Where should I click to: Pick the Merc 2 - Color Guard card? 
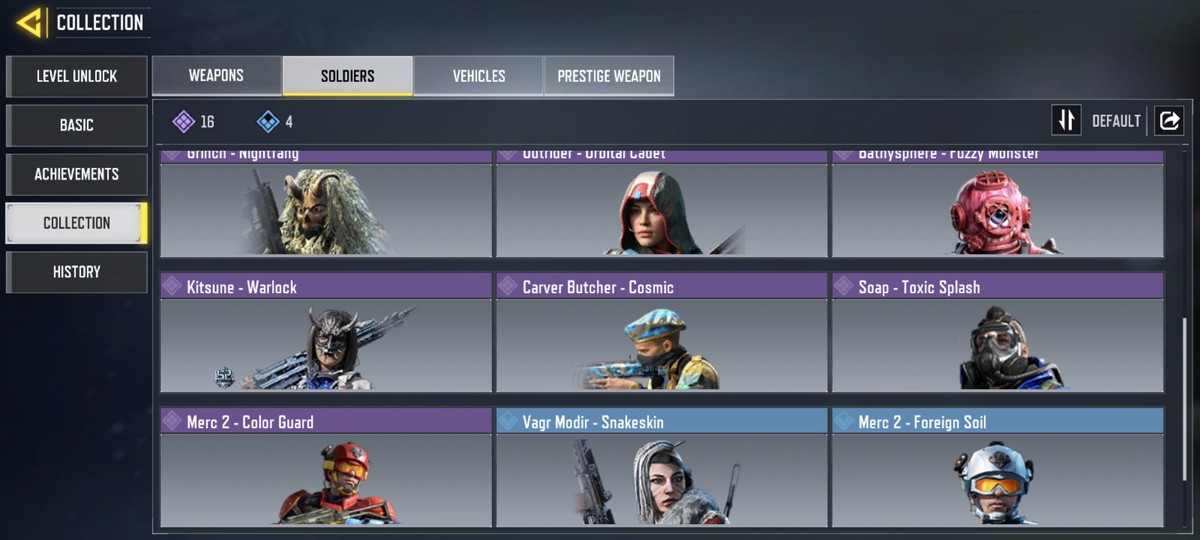tap(326, 467)
